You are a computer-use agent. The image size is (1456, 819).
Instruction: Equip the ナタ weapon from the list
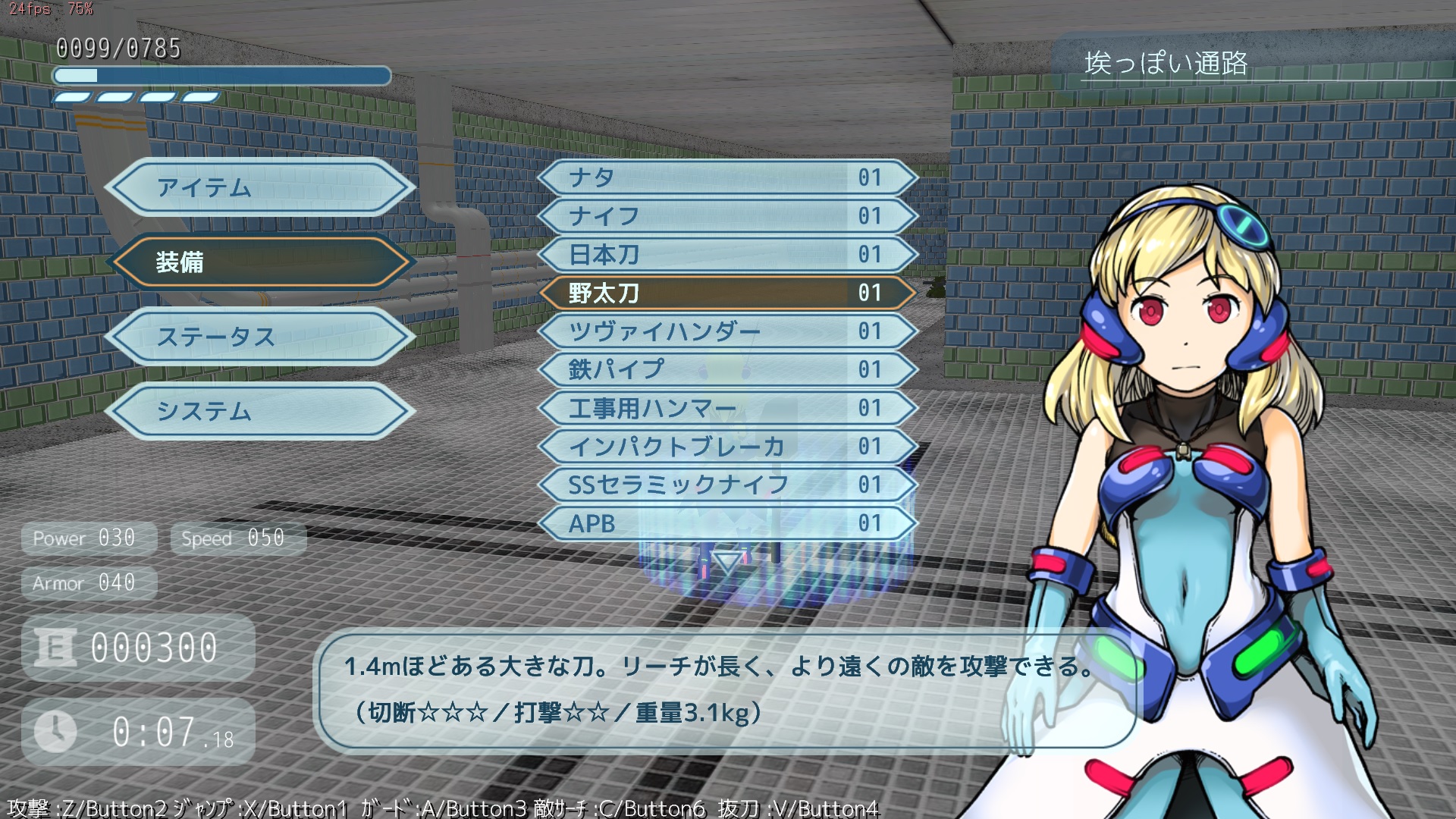point(726,177)
